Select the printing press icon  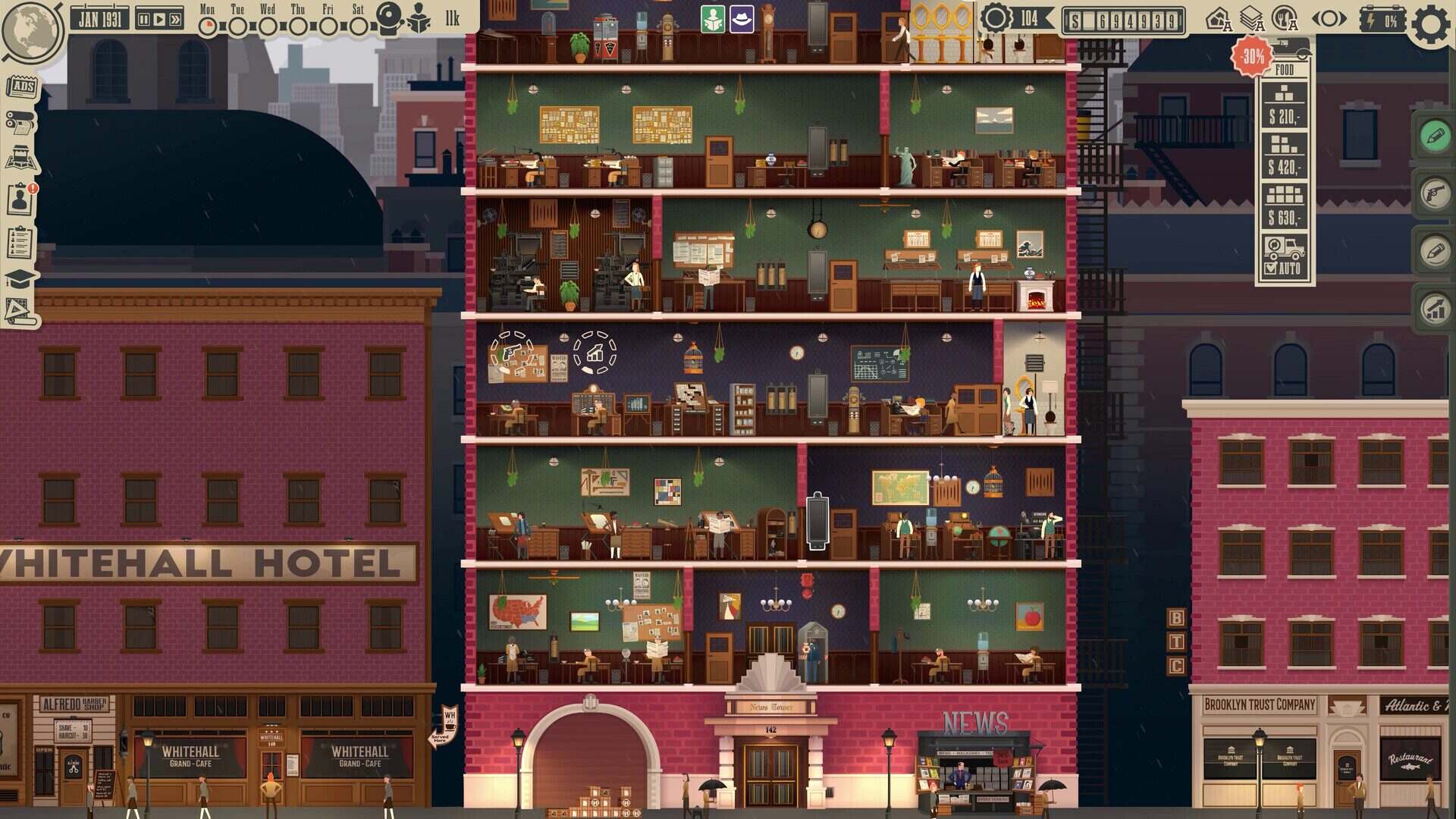(x=21, y=121)
